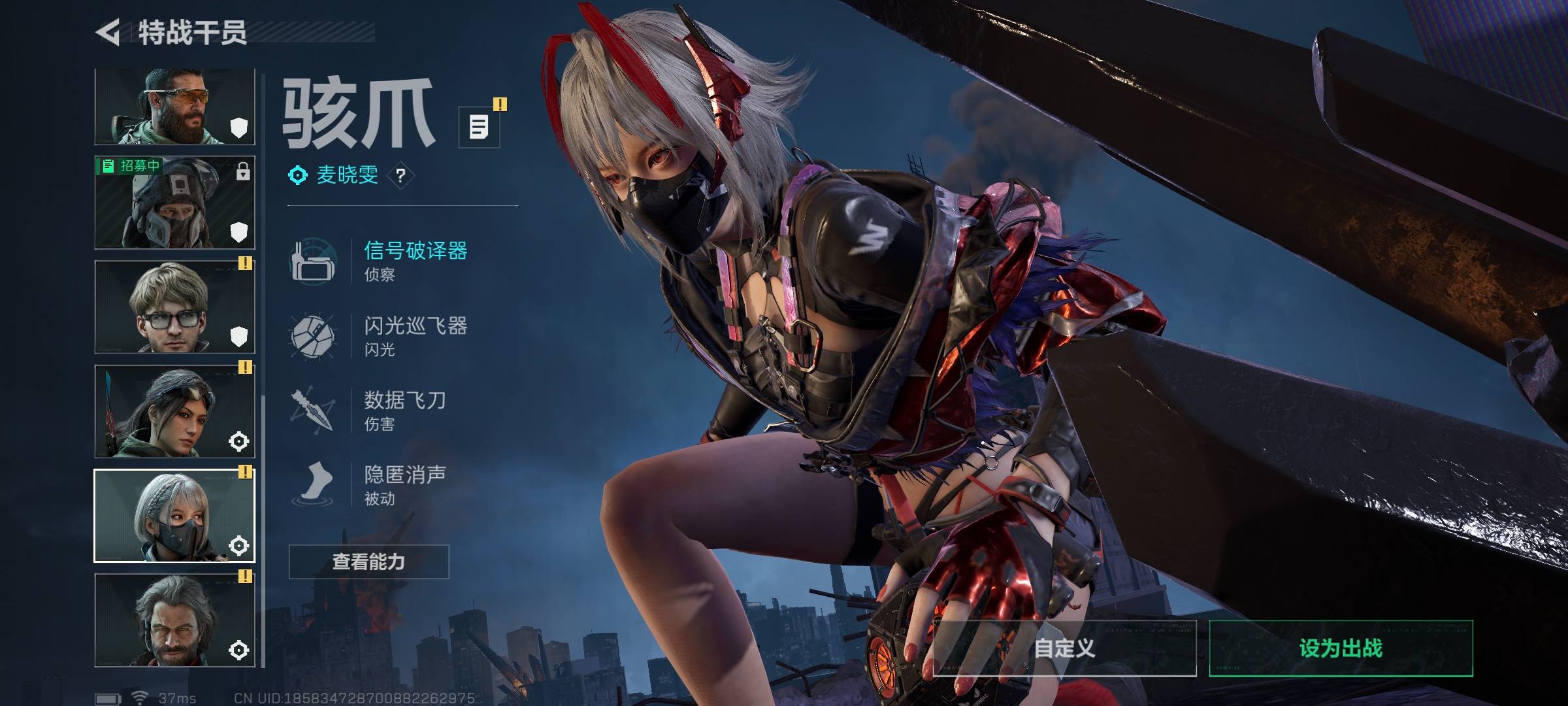This screenshot has width=1568, height=706.
Task: Choose the locked 招募中 masked operator
Action: click(x=174, y=203)
